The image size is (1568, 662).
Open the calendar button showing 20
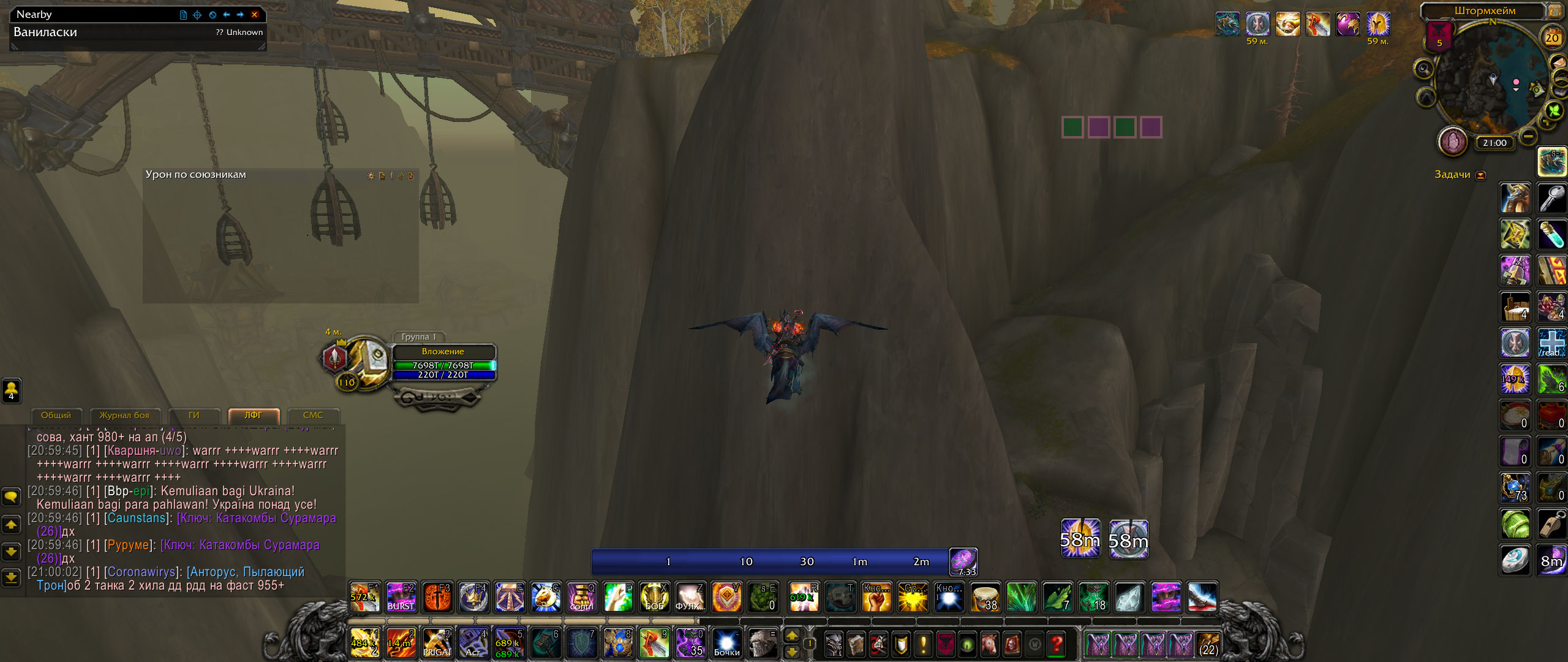pos(1551,38)
